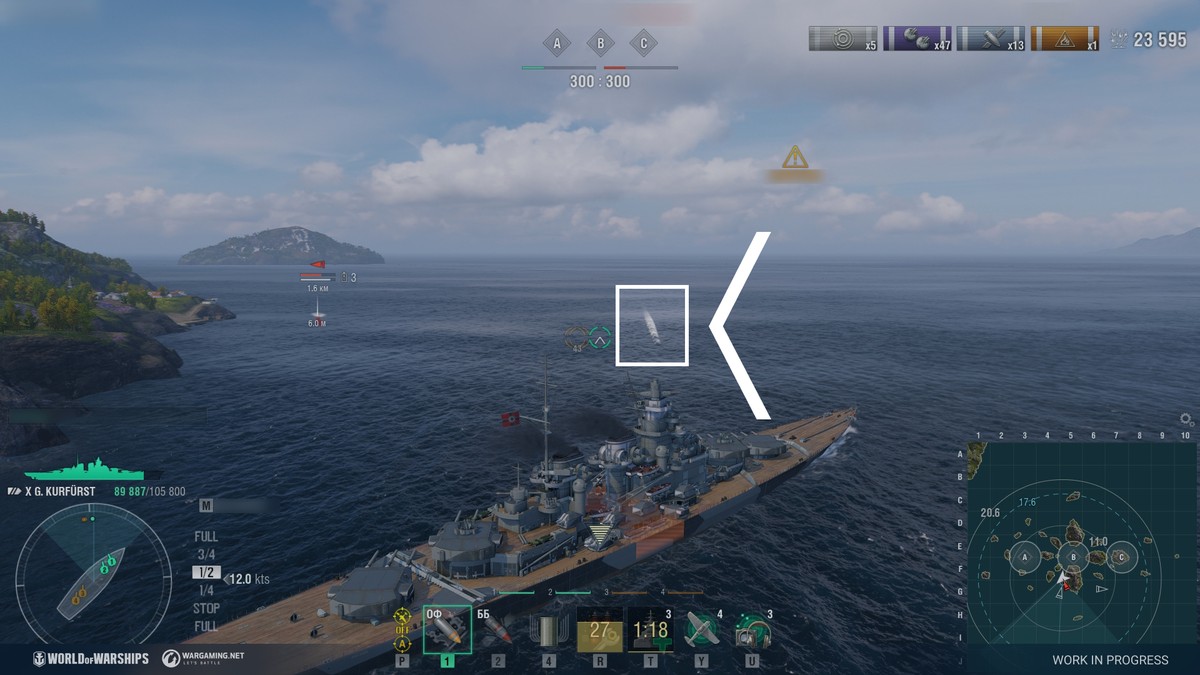The width and height of the screenshot is (1200, 675).
Task: Switch to the ББ armor-piercing shell
Action: point(497,629)
